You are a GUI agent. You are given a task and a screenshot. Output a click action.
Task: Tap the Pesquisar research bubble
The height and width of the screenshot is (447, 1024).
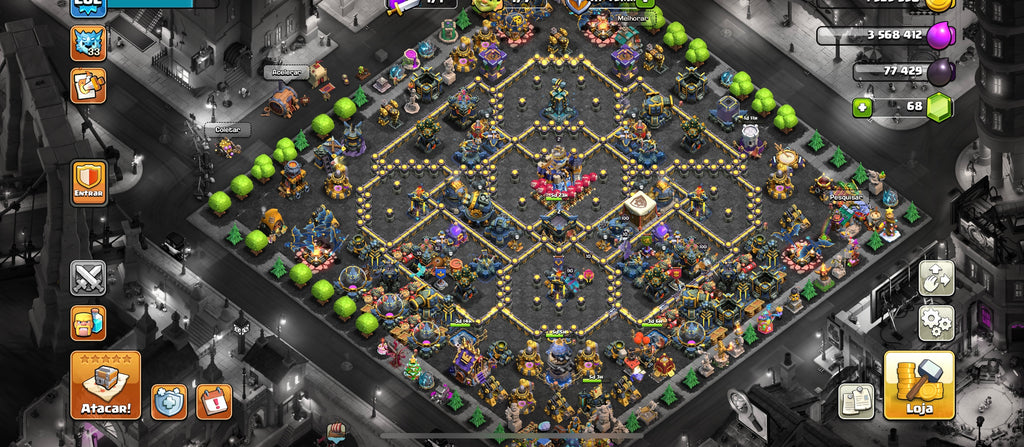click(x=845, y=197)
